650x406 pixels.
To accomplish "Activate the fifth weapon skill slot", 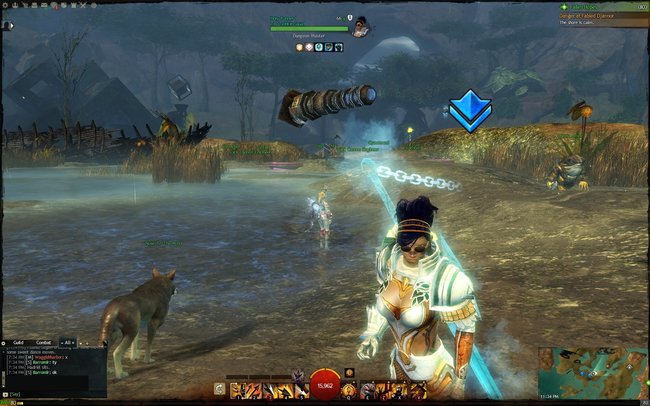I will point(302,390).
